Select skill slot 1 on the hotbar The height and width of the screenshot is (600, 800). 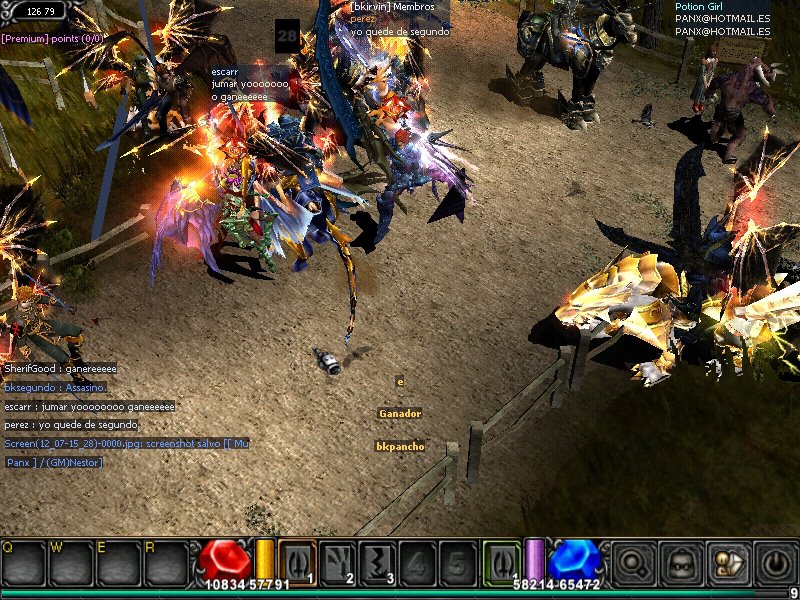coord(297,561)
